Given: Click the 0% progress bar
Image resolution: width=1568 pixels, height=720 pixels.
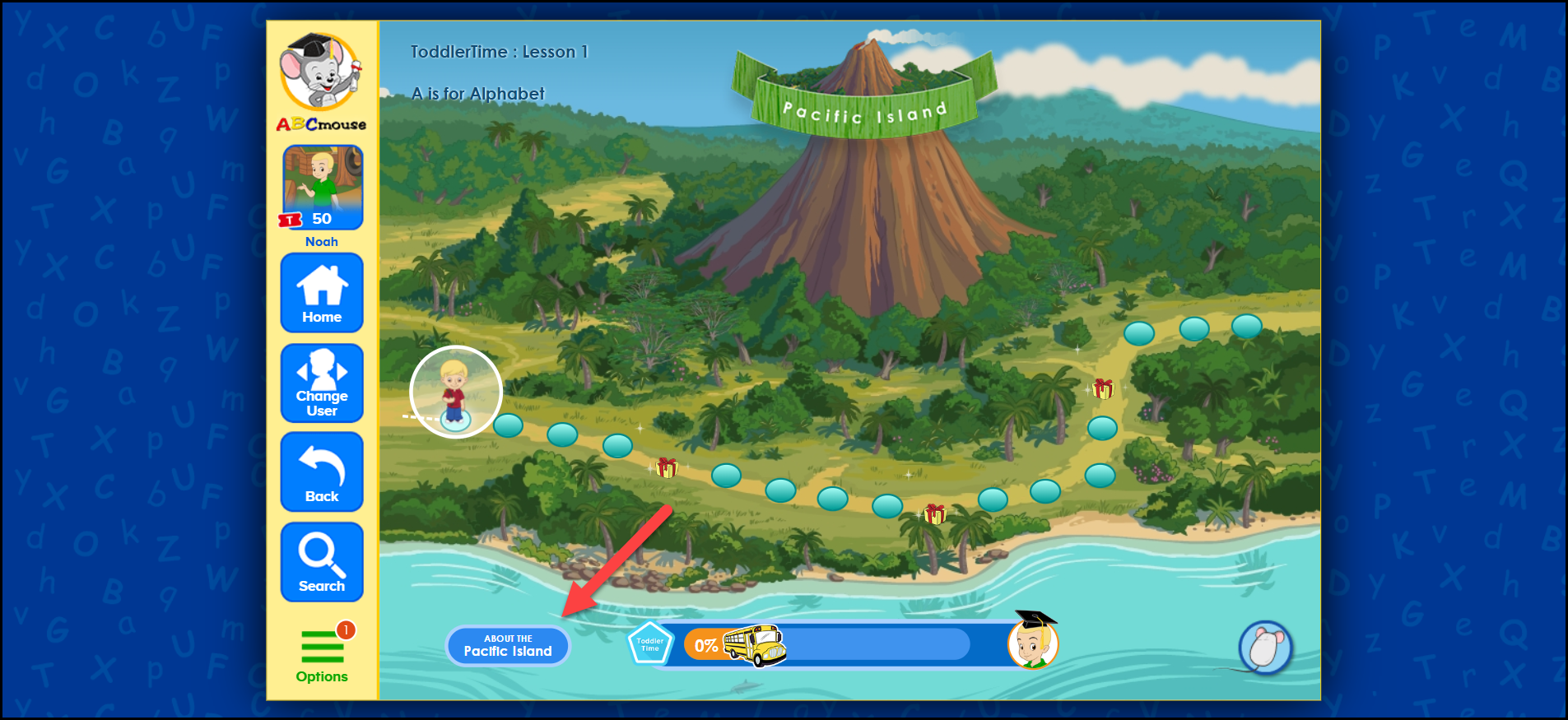Looking at the screenshot, I should point(705,646).
